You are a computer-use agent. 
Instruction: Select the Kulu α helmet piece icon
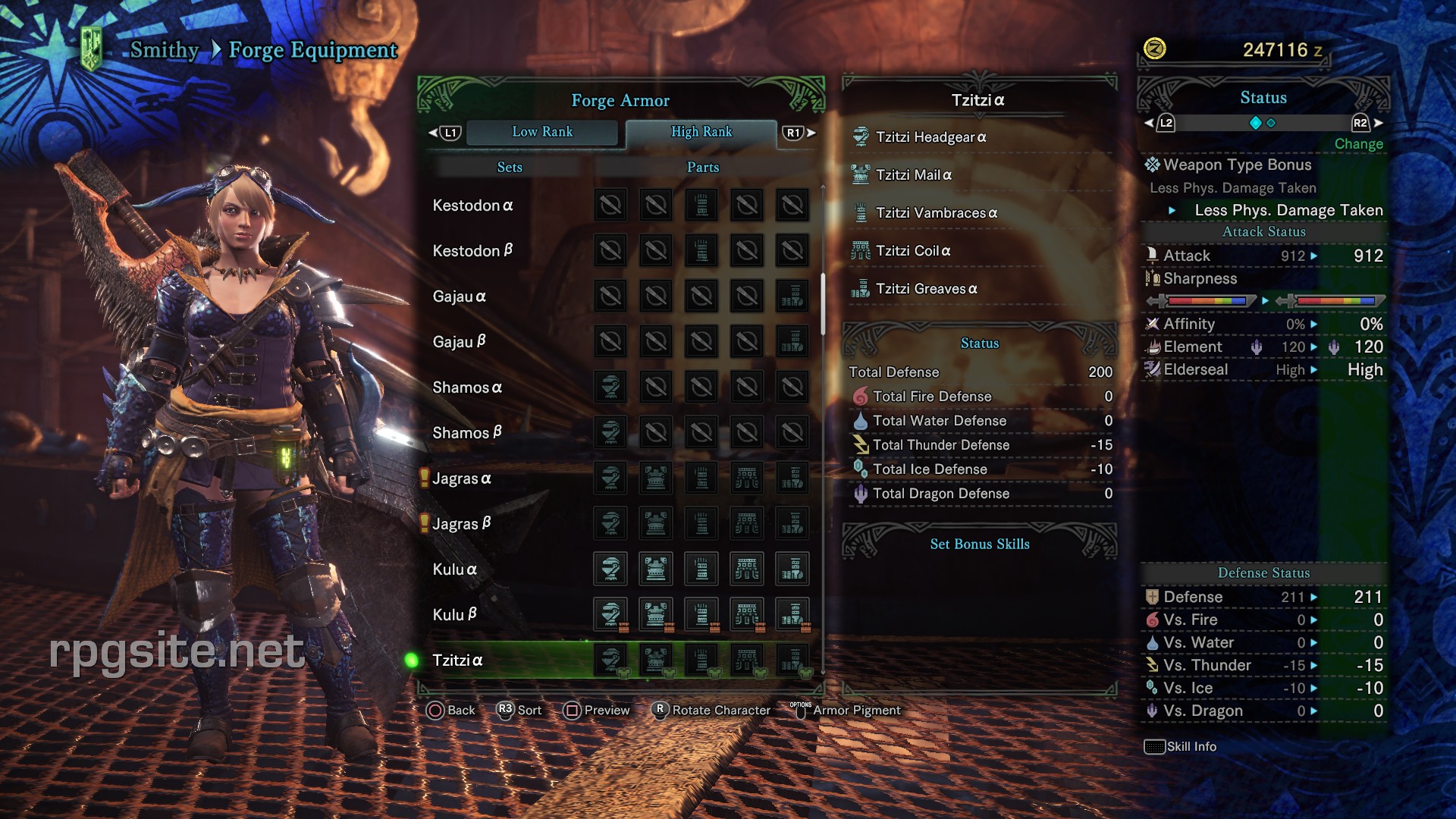610,569
